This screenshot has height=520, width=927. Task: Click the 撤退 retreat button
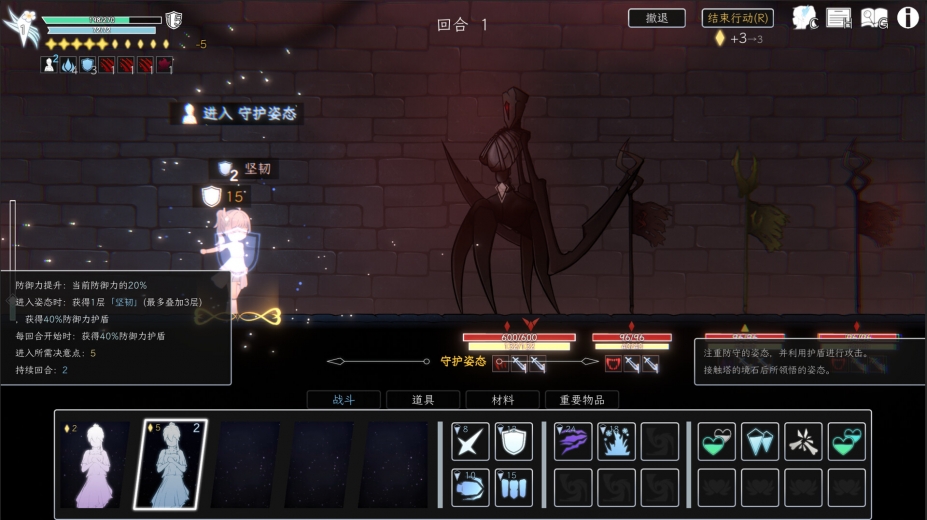point(656,18)
